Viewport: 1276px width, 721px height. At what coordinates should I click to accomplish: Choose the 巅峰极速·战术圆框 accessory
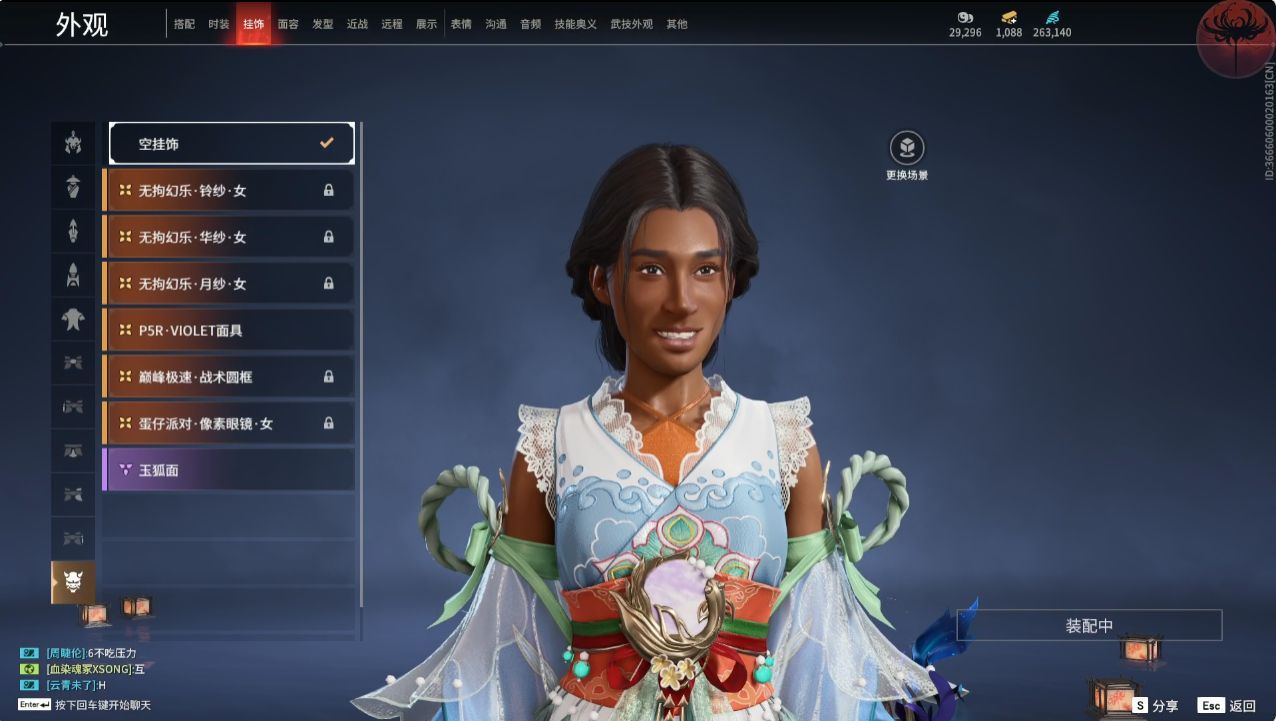pos(229,377)
